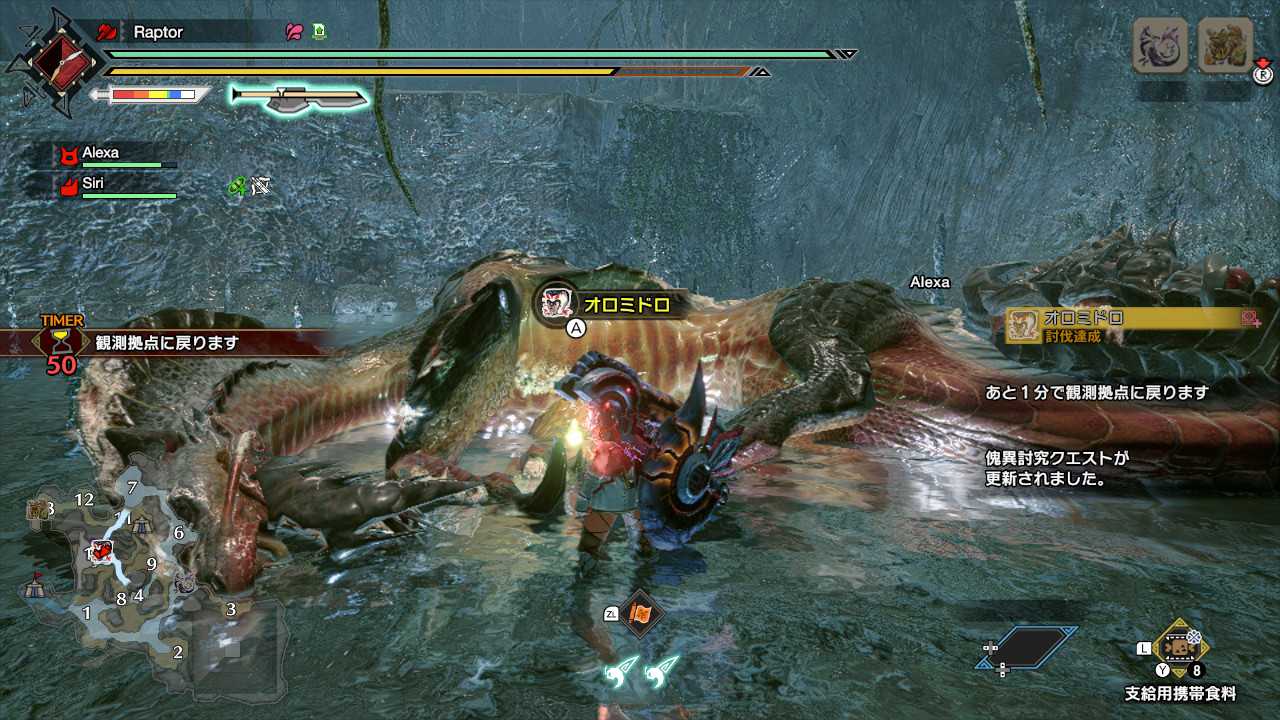Screen dimensions: 1280x720
Task: Select the orange action icon above the wirebugs
Action: point(640,614)
